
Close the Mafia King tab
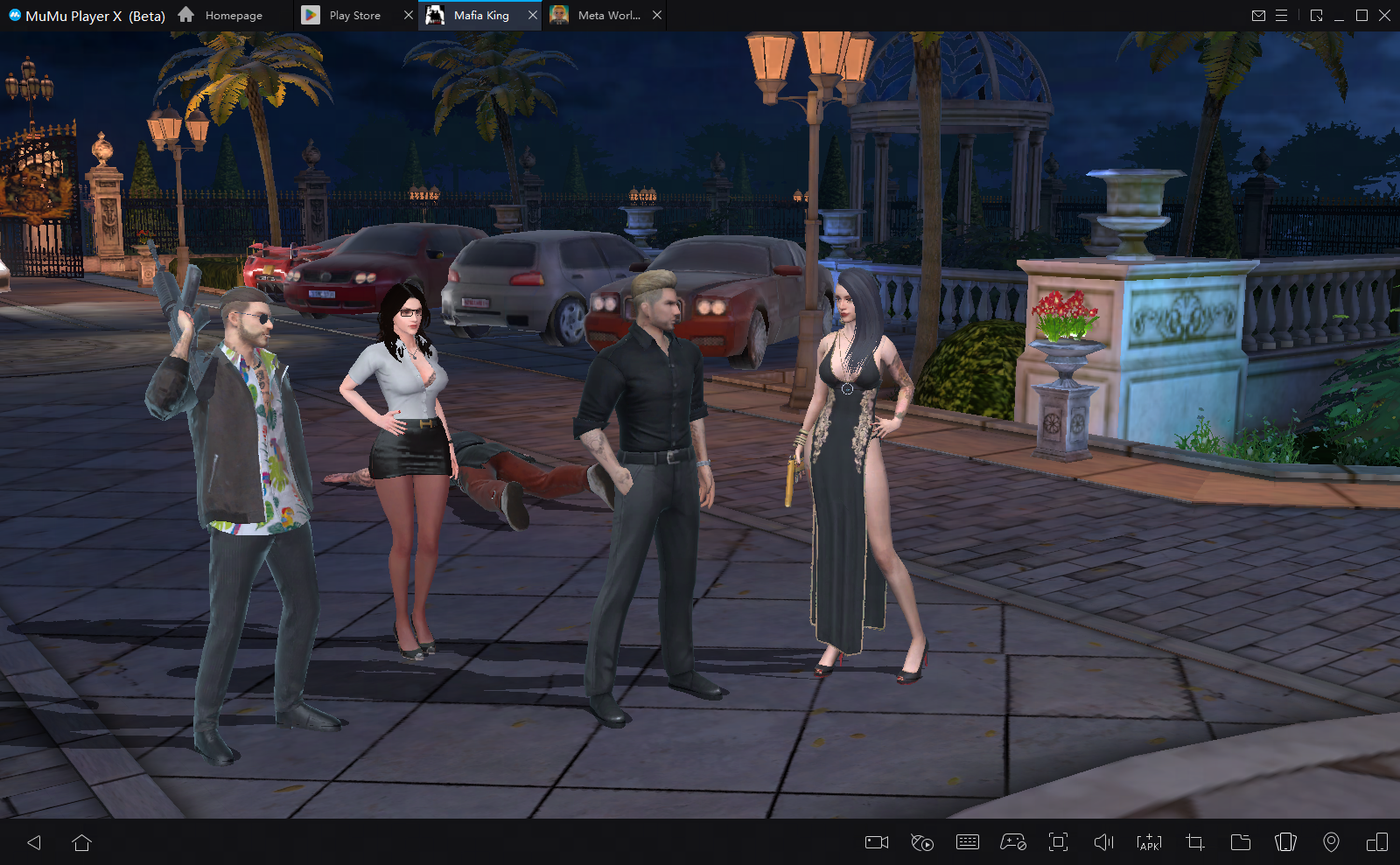532,16
